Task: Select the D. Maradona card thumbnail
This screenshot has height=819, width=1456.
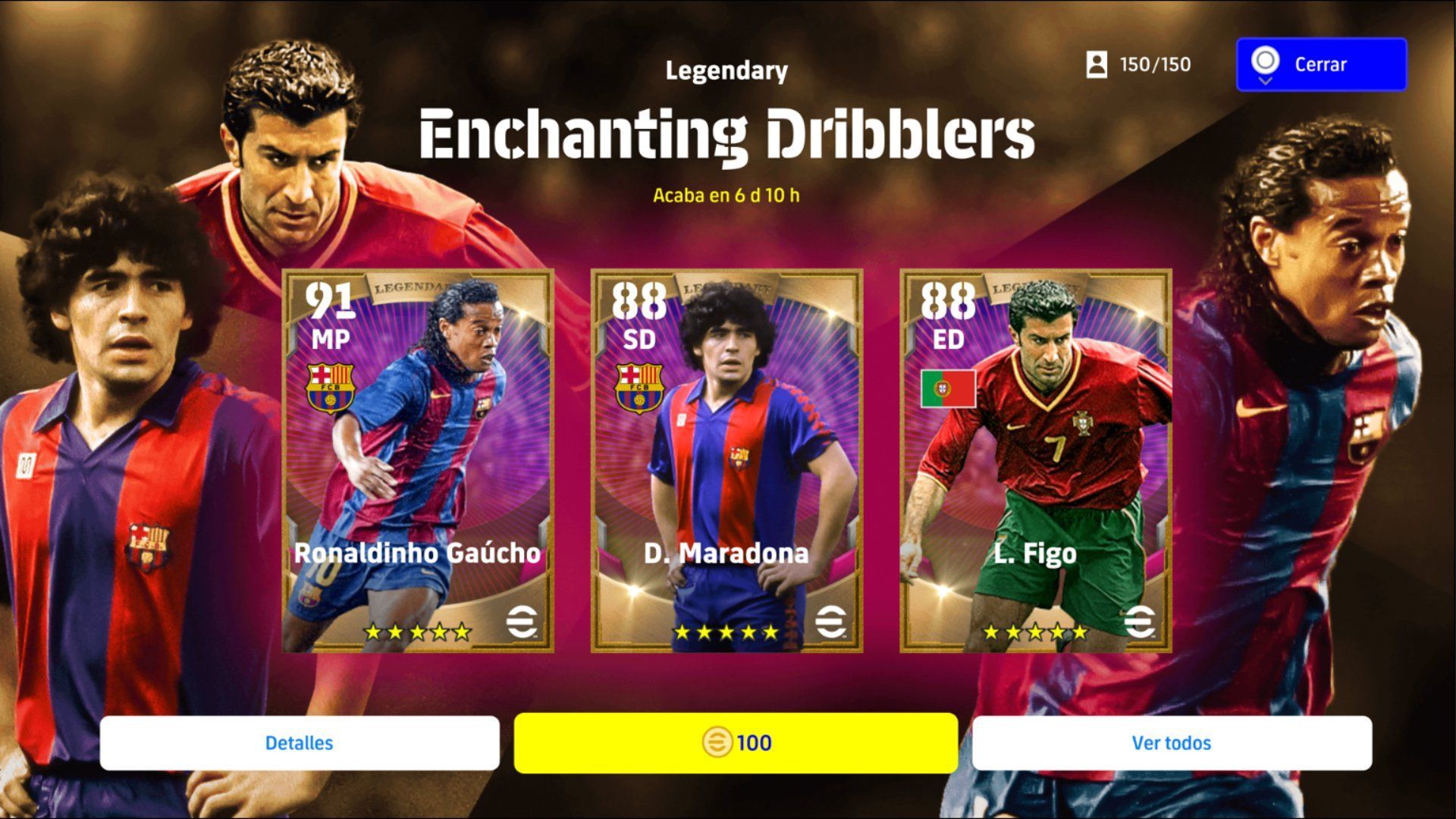Action: point(730,463)
